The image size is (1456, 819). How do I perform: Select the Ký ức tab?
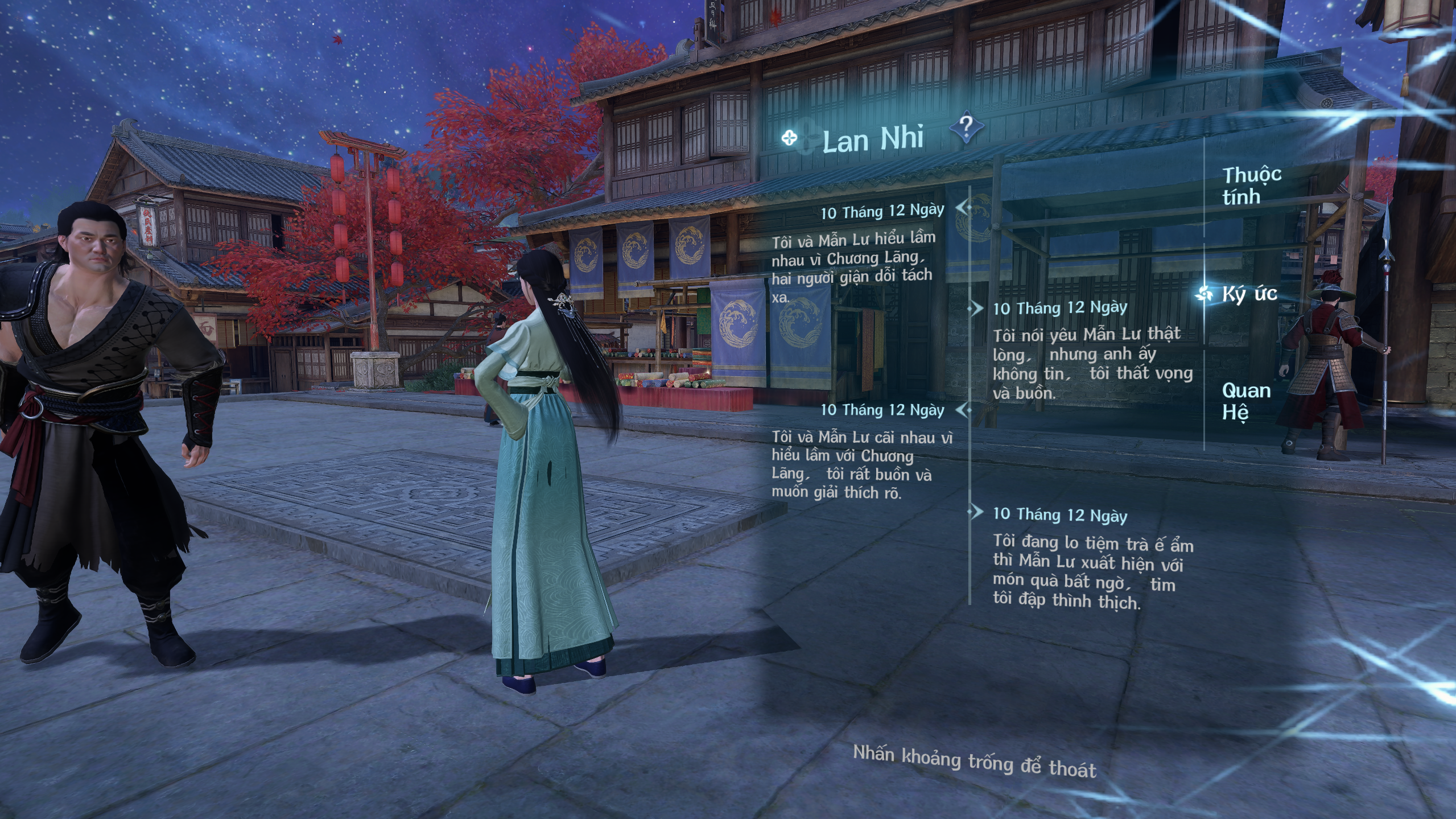[x=1249, y=294]
